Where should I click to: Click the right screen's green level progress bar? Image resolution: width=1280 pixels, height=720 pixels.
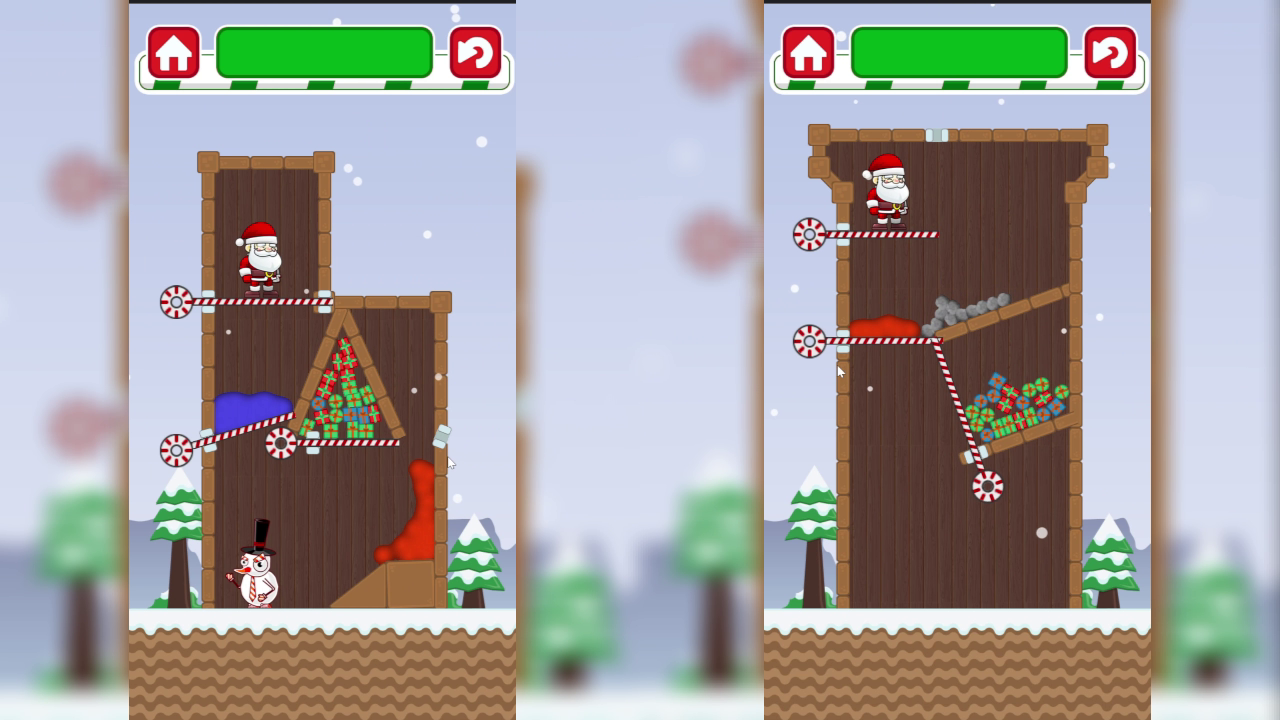pyautogui.click(x=958, y=50)
